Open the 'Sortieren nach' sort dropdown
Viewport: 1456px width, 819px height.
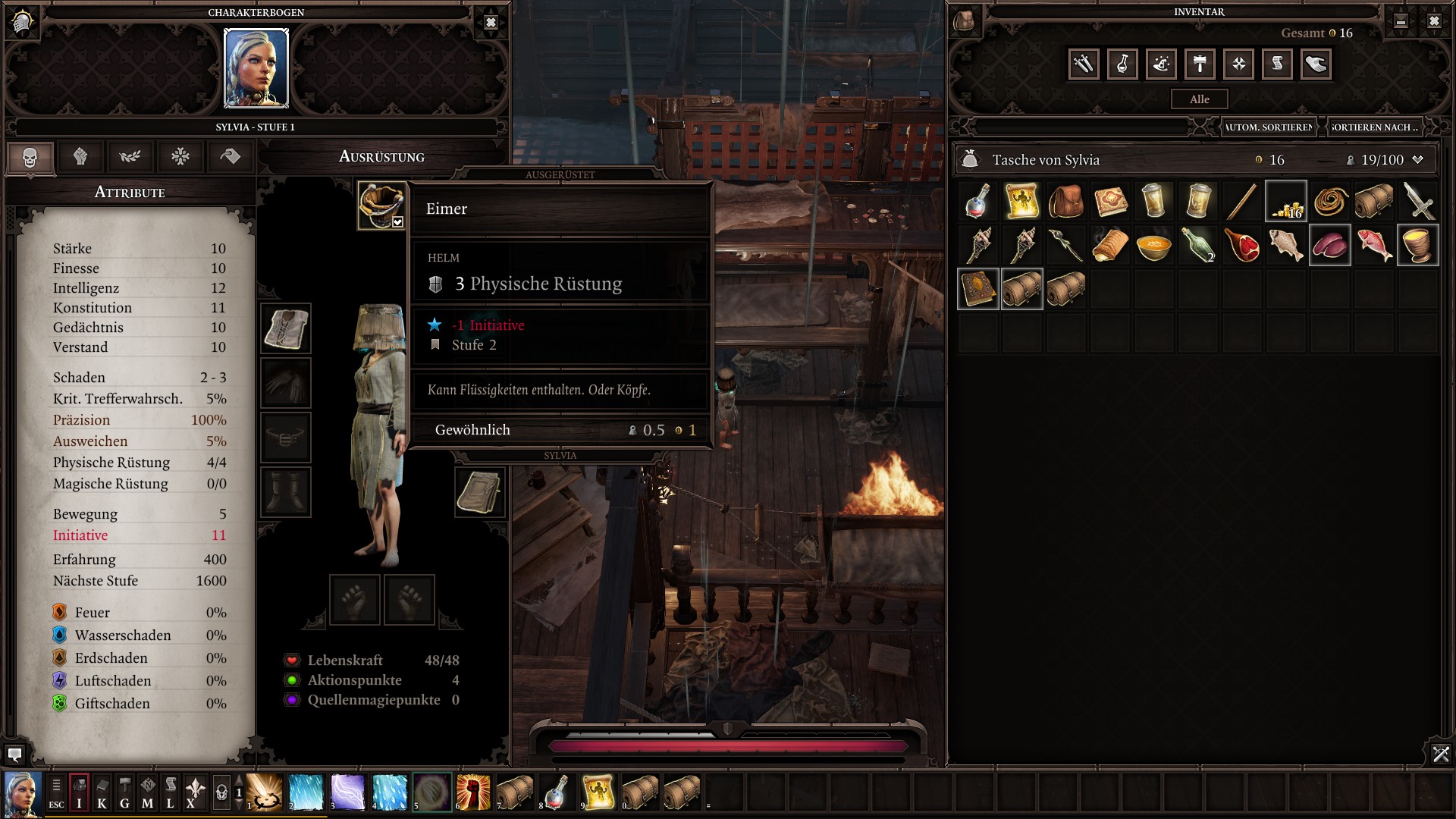1374,127
